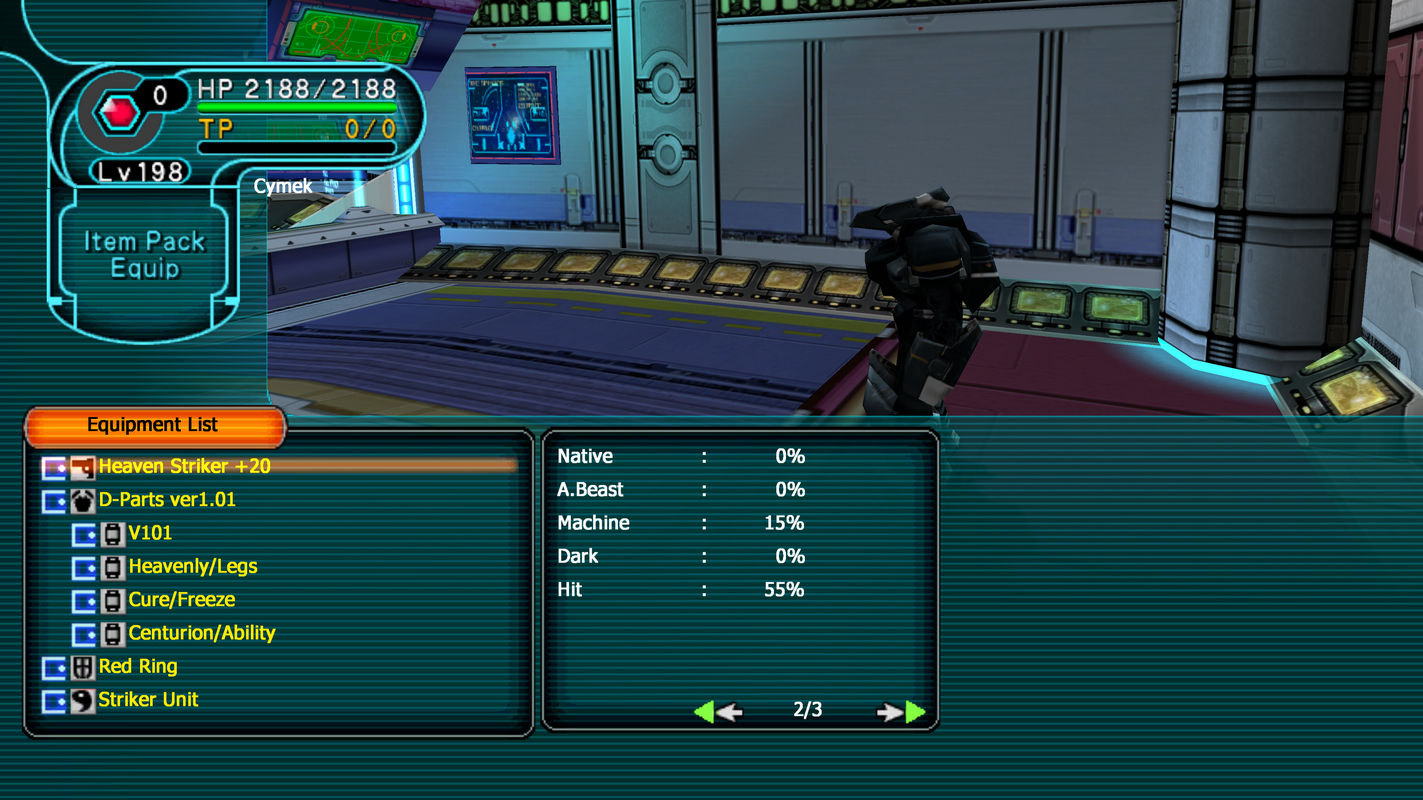Click the Red Ring shield icon
This screenshot has width=1423, height=800.
pos(83,666)
